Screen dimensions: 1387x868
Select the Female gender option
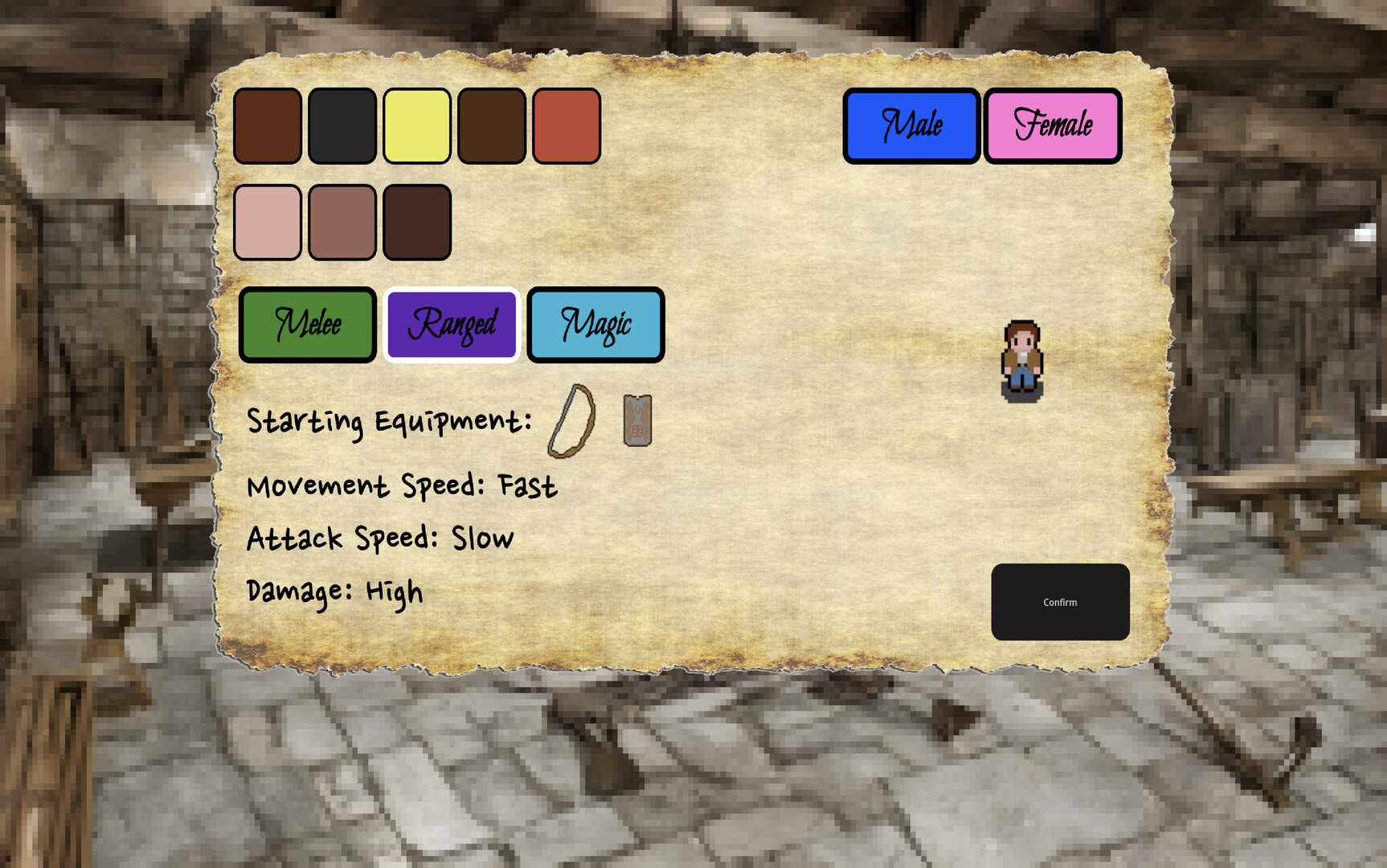tap(1053, 126)
